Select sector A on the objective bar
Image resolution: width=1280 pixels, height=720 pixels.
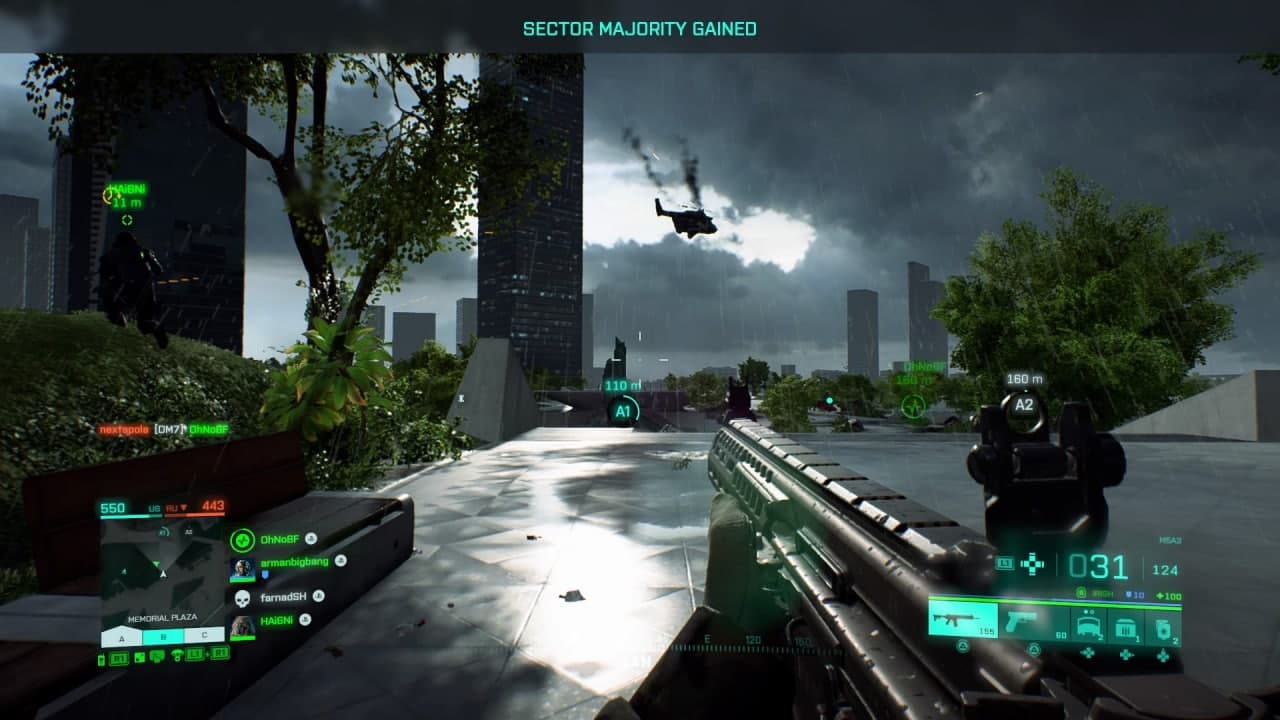point(122,636)
